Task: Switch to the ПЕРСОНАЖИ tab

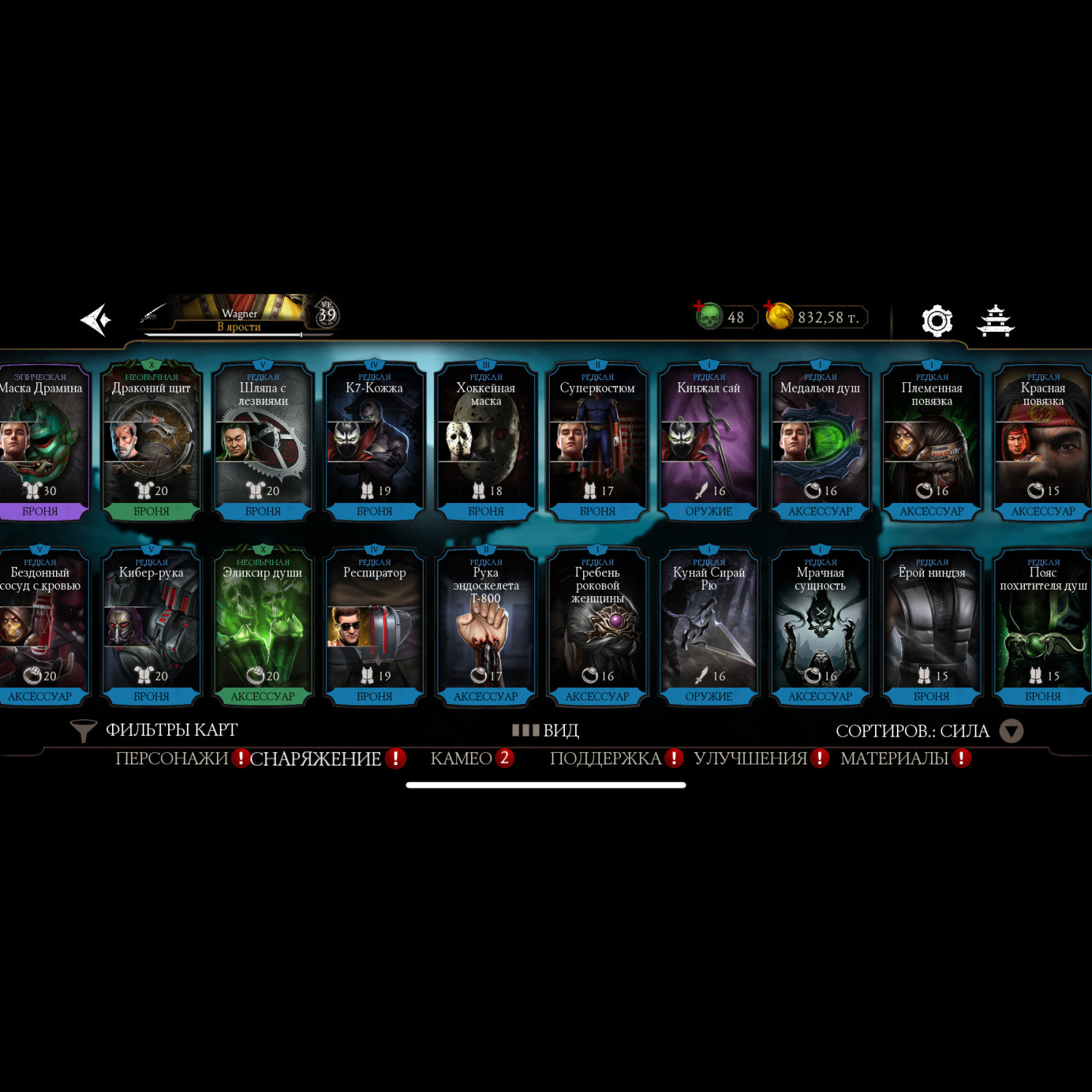Action: (172, 759)
